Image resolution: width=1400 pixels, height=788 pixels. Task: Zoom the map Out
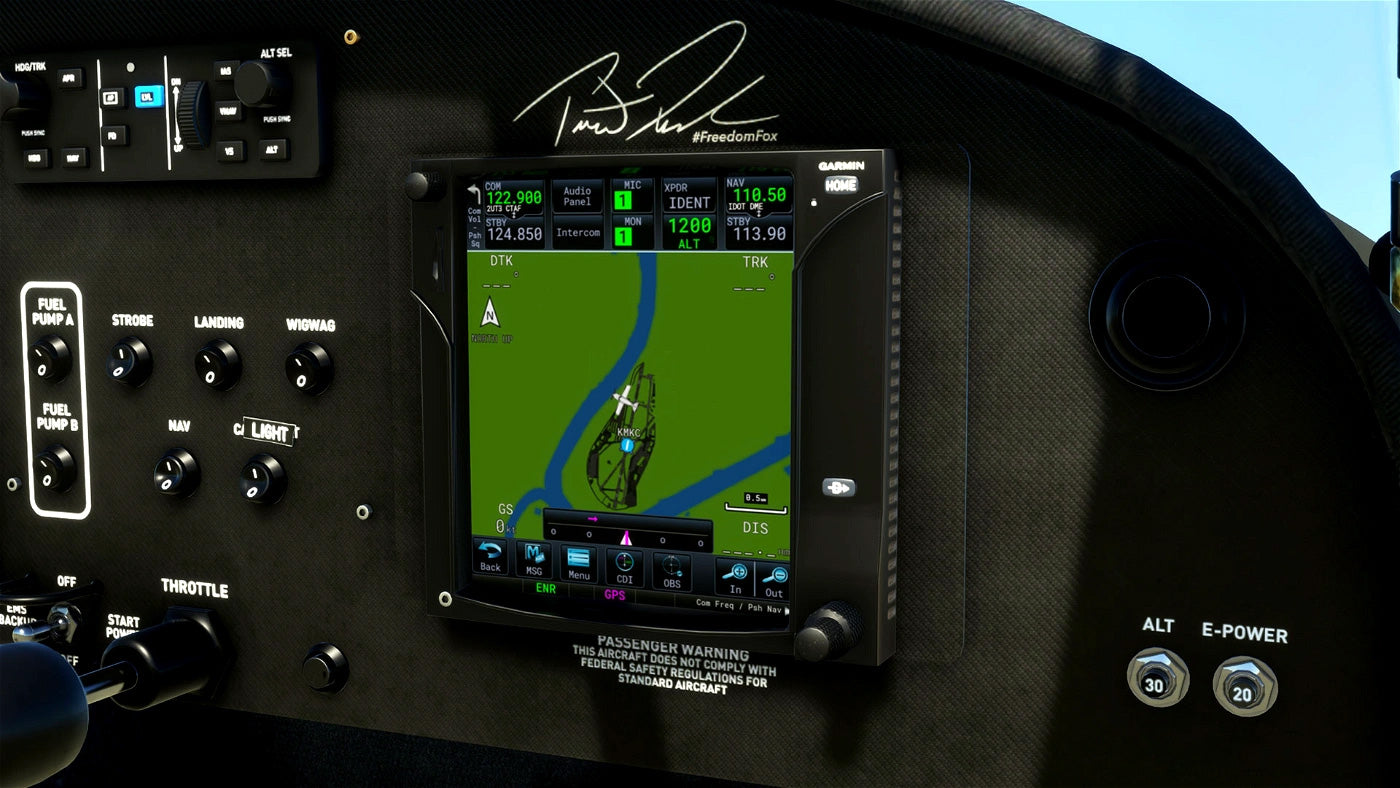click(773, 580)
